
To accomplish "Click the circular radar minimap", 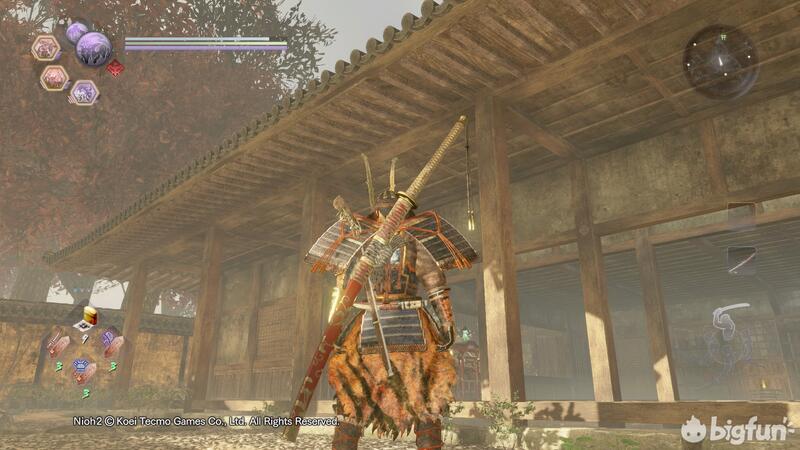I will [x=720, y=60].
